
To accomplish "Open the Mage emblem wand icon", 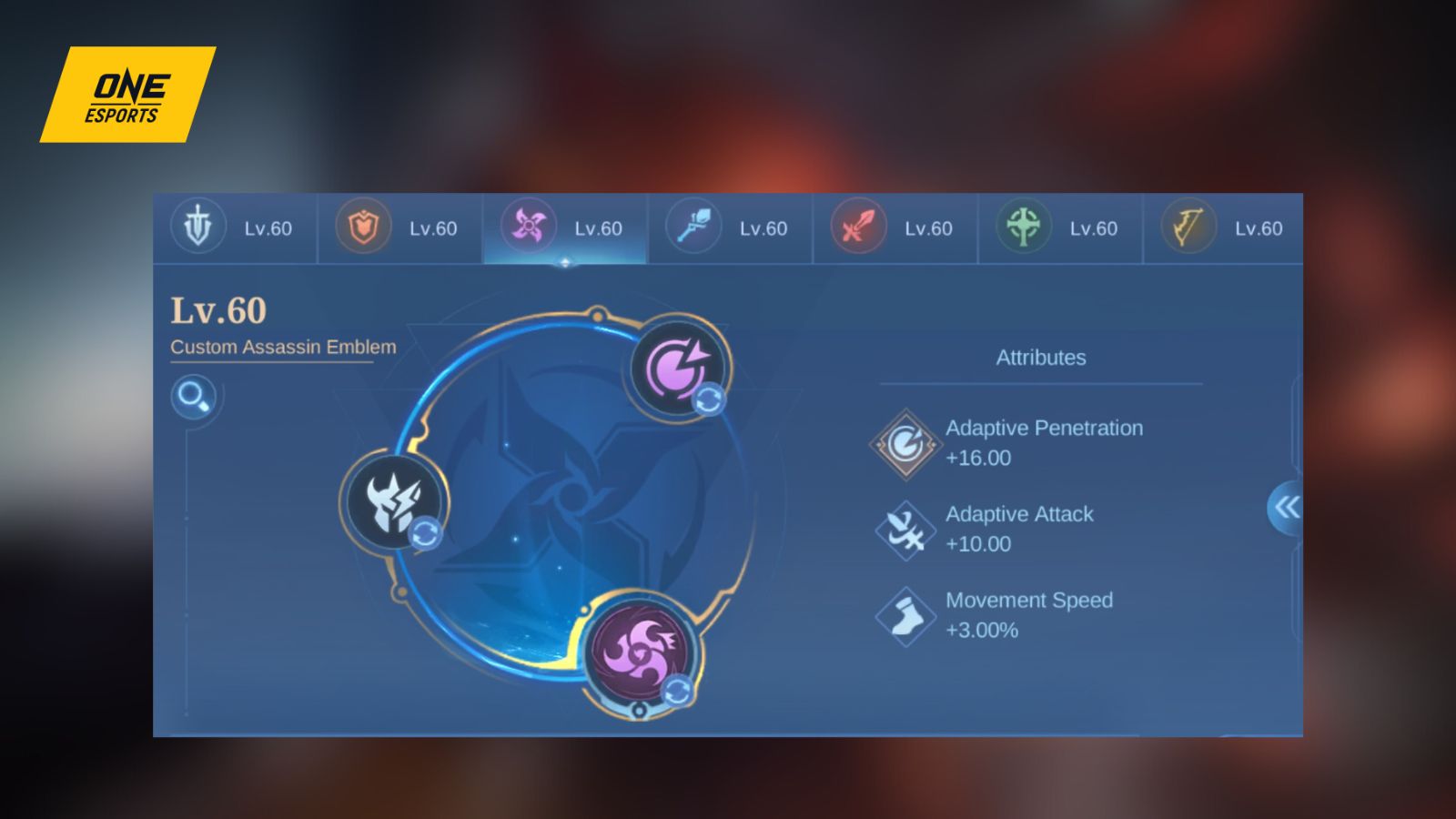I will click(693, 228).
